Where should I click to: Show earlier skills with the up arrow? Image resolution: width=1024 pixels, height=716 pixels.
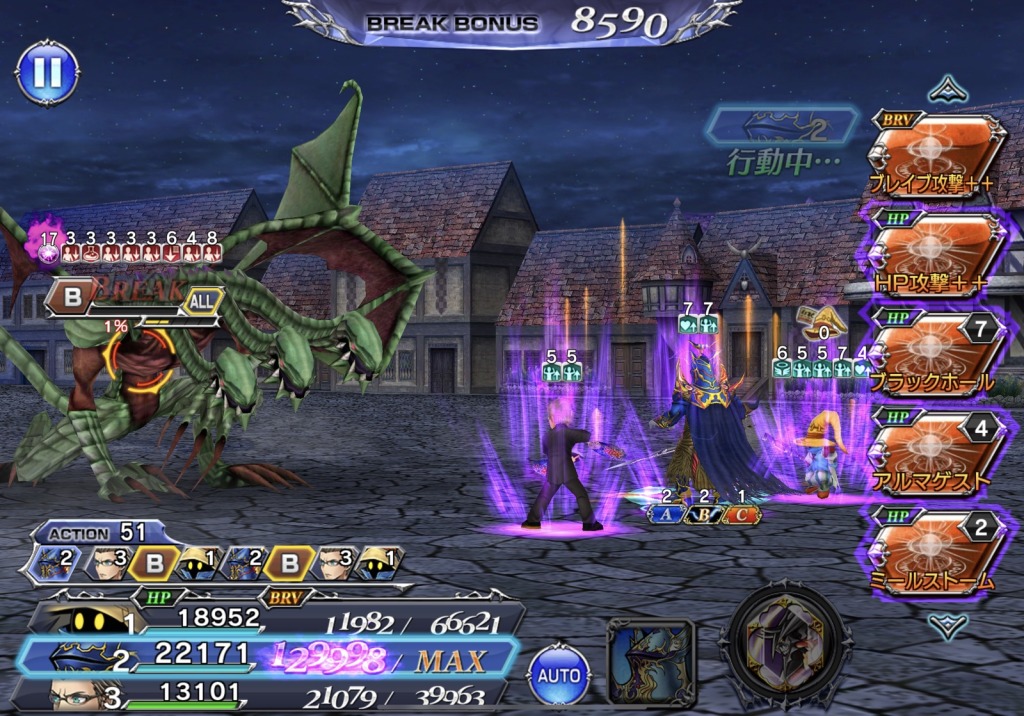946,91
